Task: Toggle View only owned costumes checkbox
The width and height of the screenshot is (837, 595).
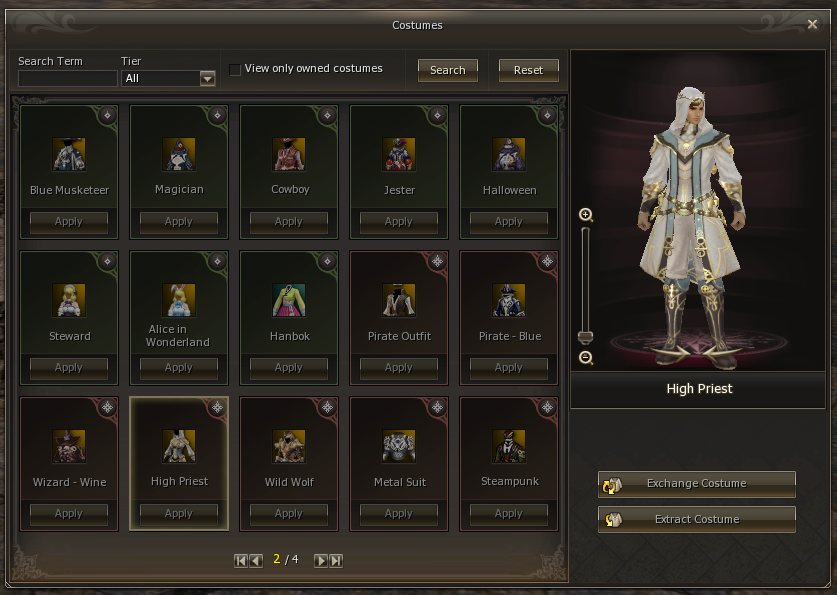Action: click(235, 69)
